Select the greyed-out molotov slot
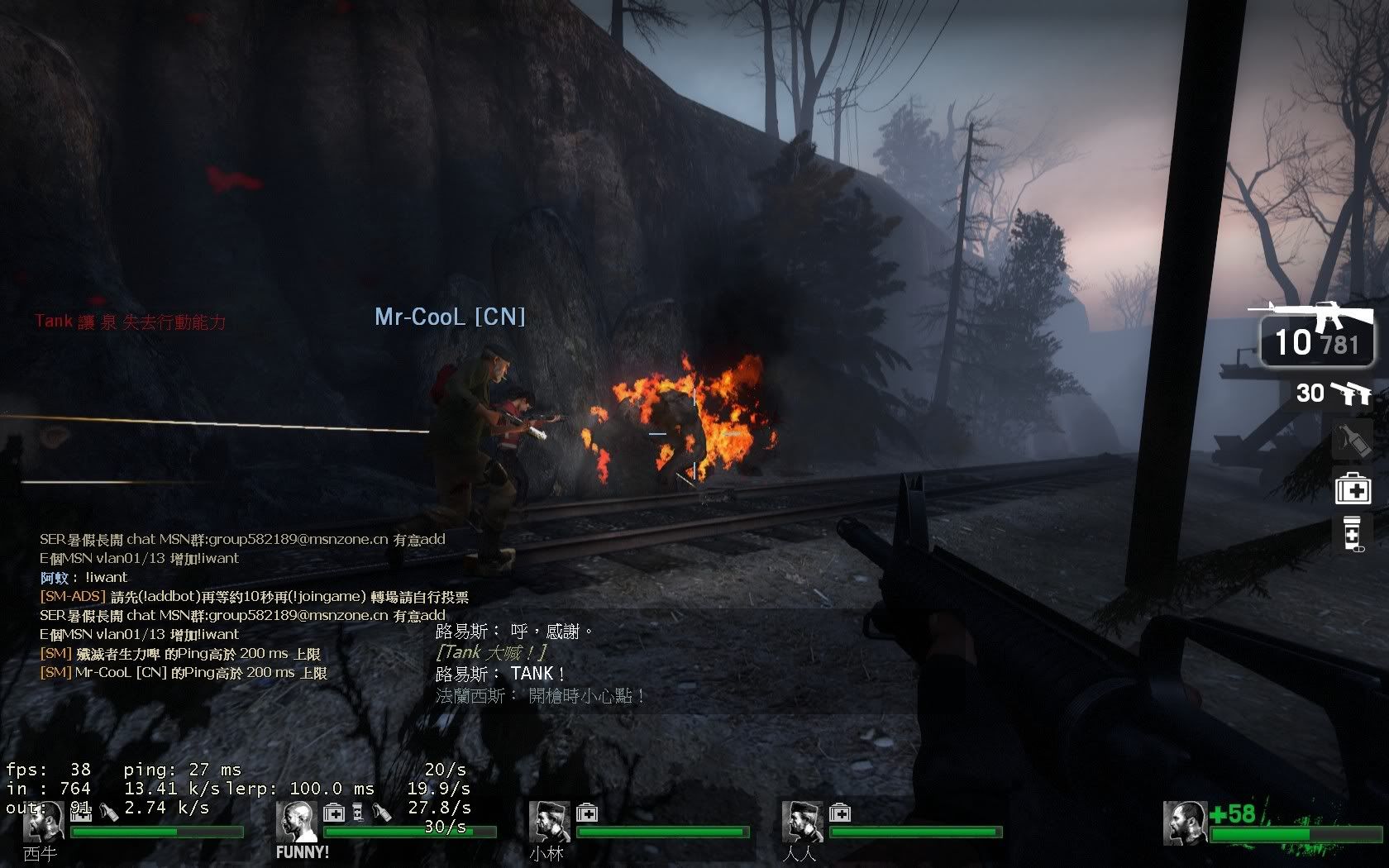The image size is (1389, 868). point(1353,441)
